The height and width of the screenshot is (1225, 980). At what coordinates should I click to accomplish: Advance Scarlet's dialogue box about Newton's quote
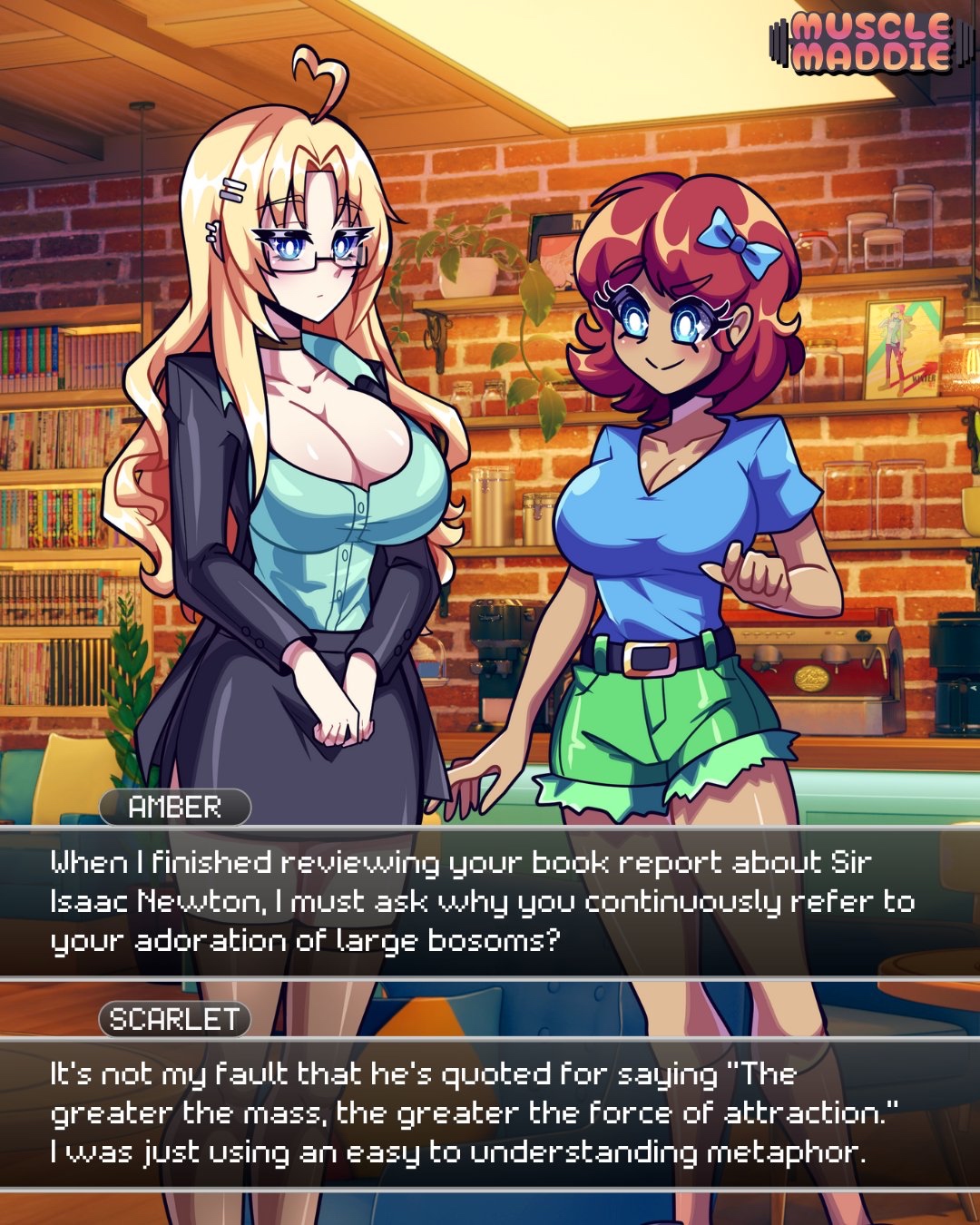tap(490, 1113)
